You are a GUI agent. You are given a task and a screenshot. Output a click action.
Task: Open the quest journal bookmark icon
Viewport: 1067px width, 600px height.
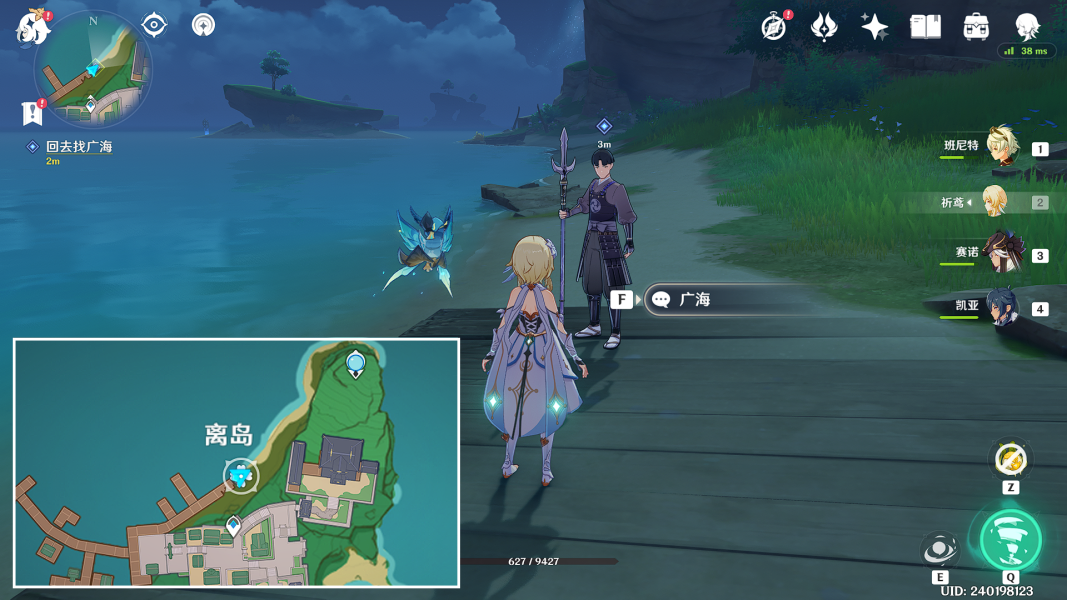[32, 112]
